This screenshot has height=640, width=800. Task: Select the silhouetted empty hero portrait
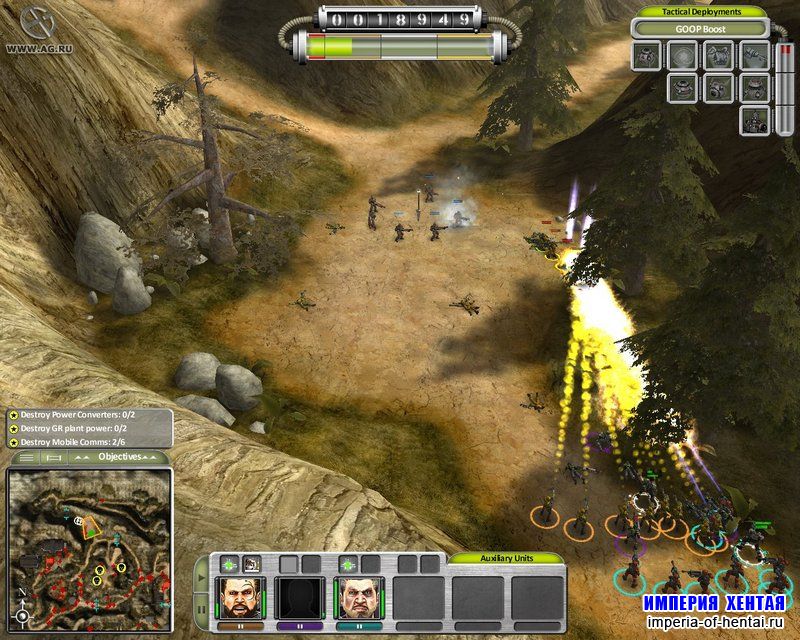301,596
